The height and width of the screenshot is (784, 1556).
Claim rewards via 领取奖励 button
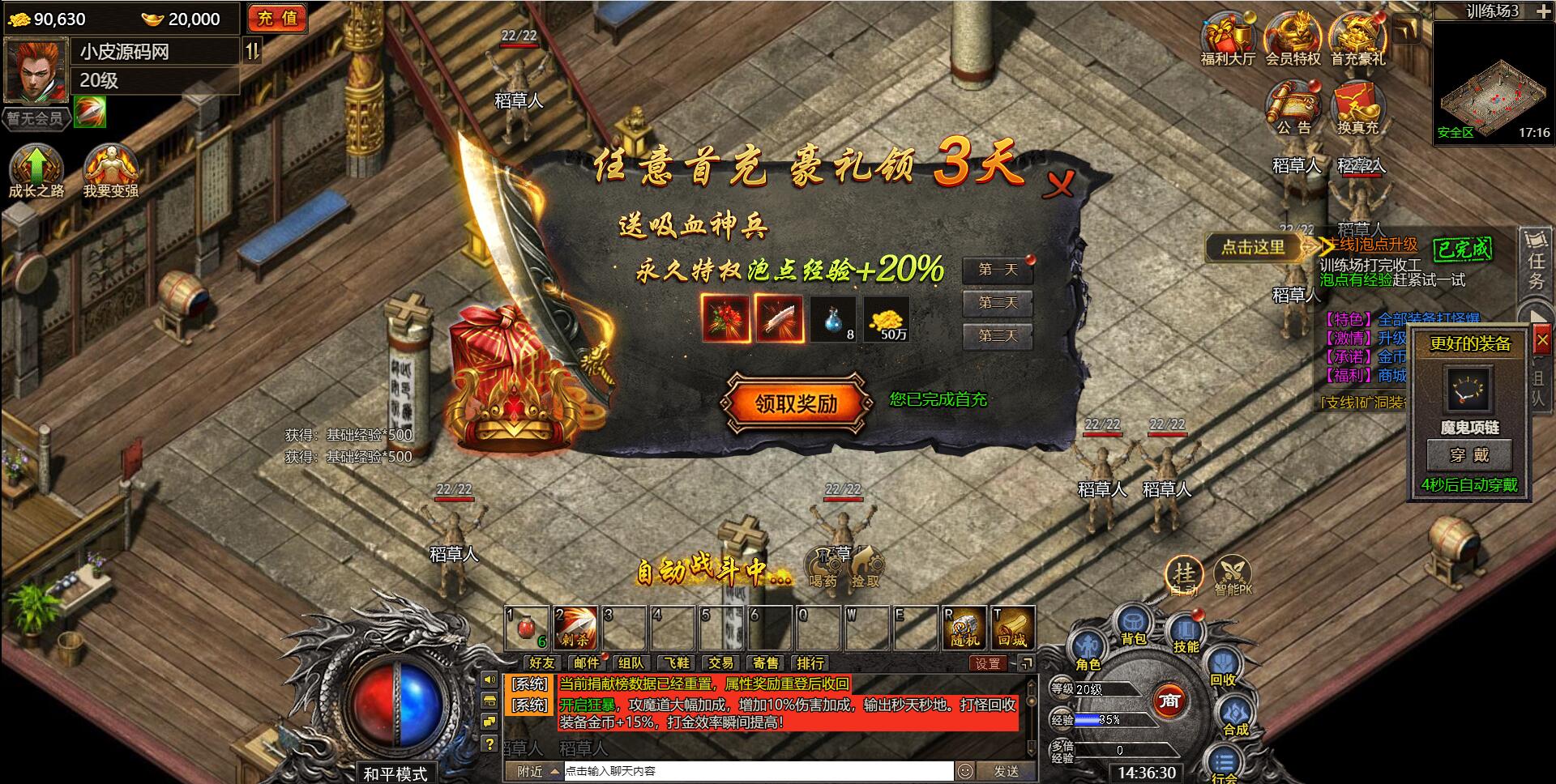[x=797, y=403]
